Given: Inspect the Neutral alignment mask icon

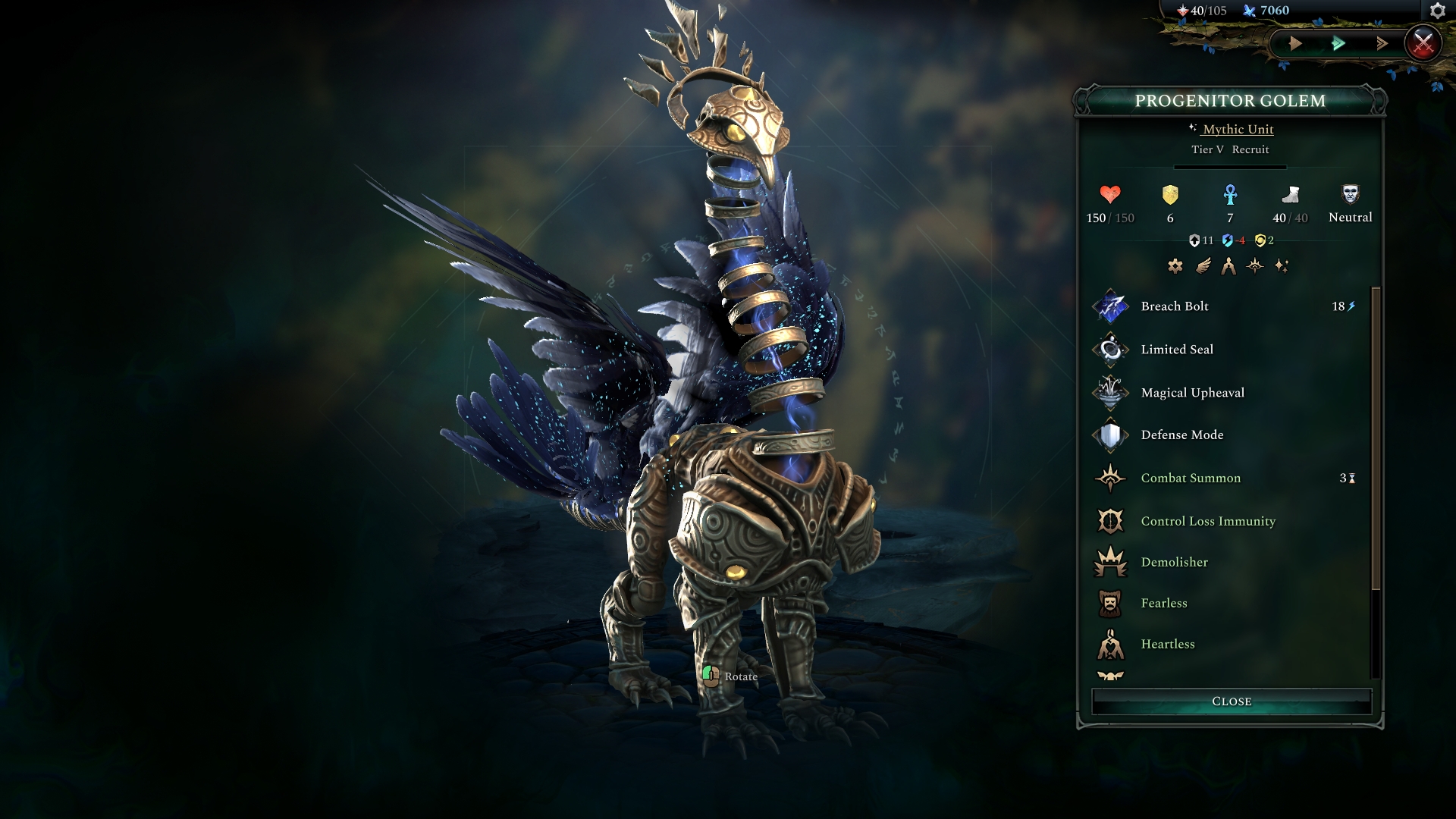Looking at the screenshot, I should tap(1350, 195).
